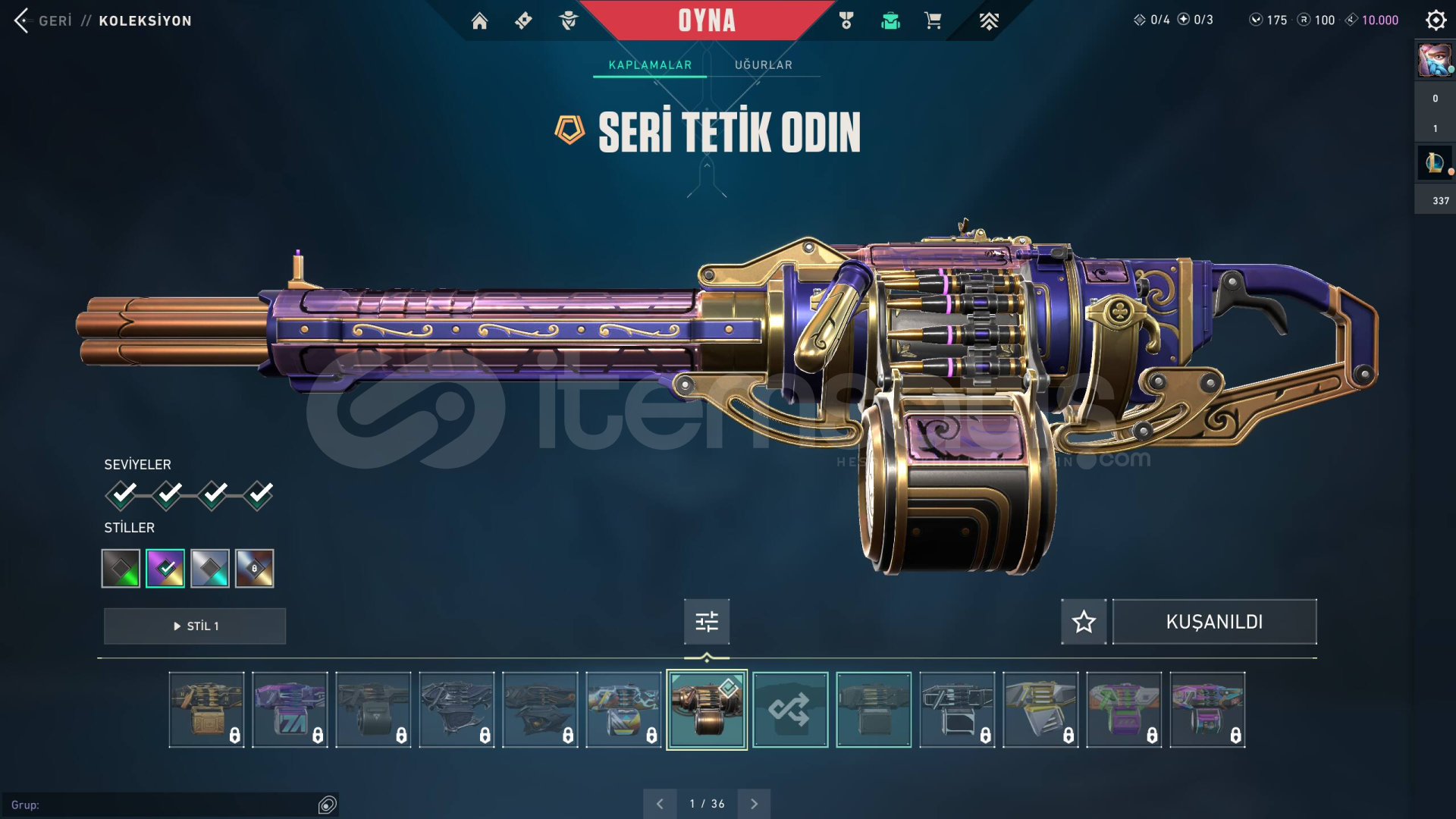Click the KUŞANILDI equip button

tap(1214, 622)
